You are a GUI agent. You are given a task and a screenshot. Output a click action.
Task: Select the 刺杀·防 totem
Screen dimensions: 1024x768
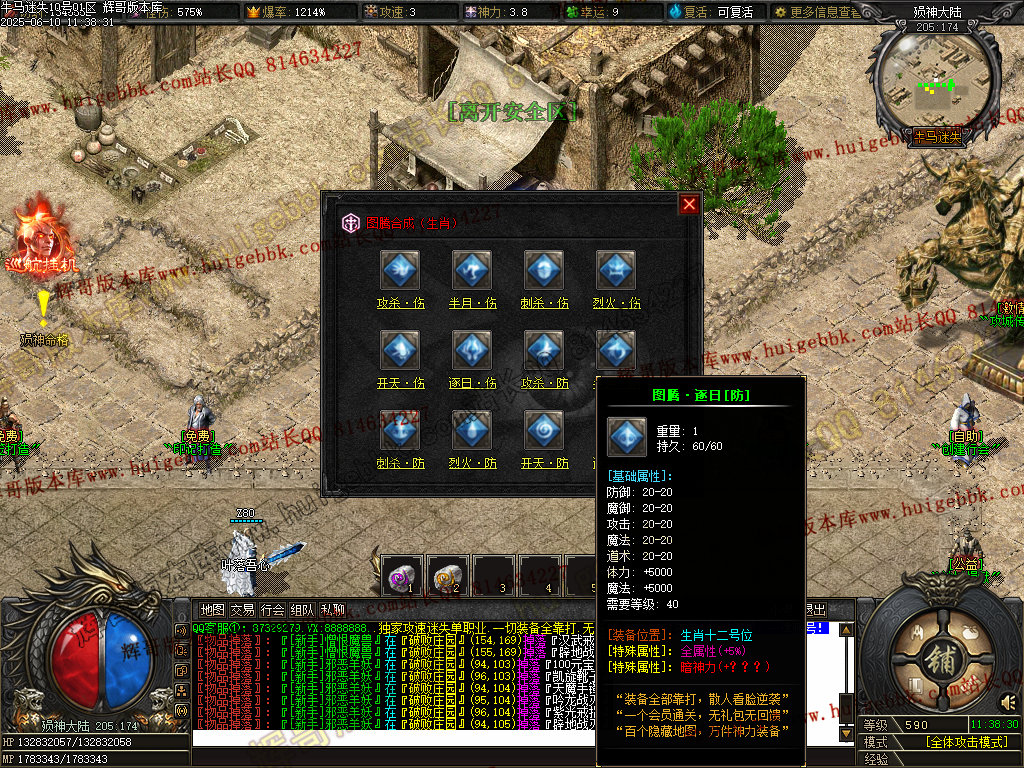(400, 431)
